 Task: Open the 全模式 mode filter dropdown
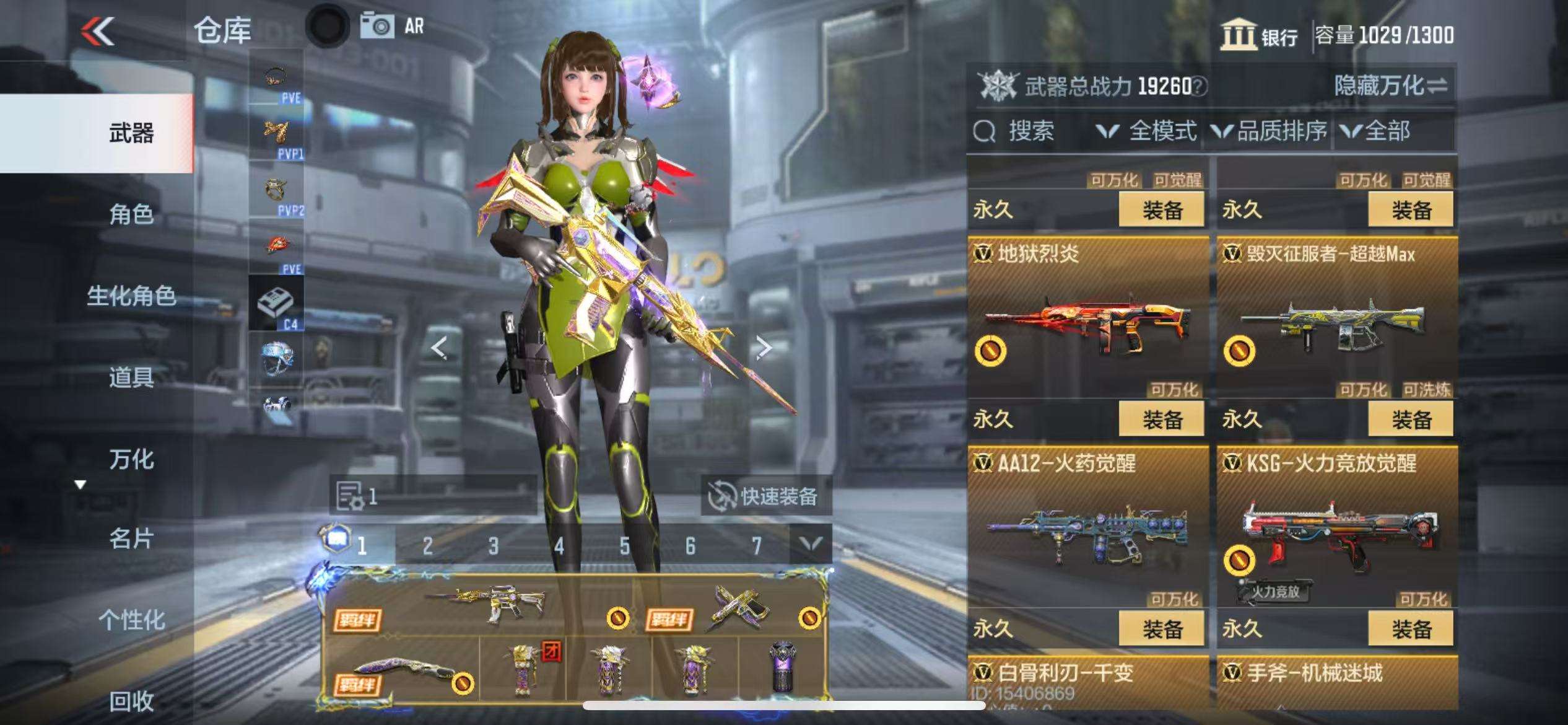[1147, 131]
